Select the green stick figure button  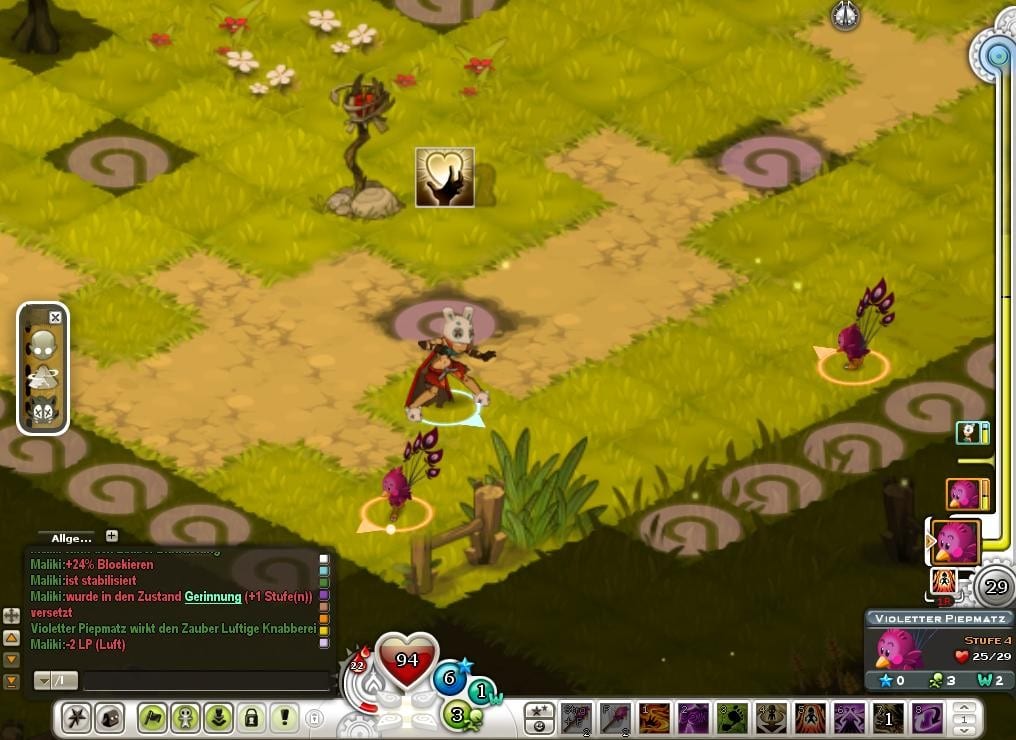click(x=185, y=717)
